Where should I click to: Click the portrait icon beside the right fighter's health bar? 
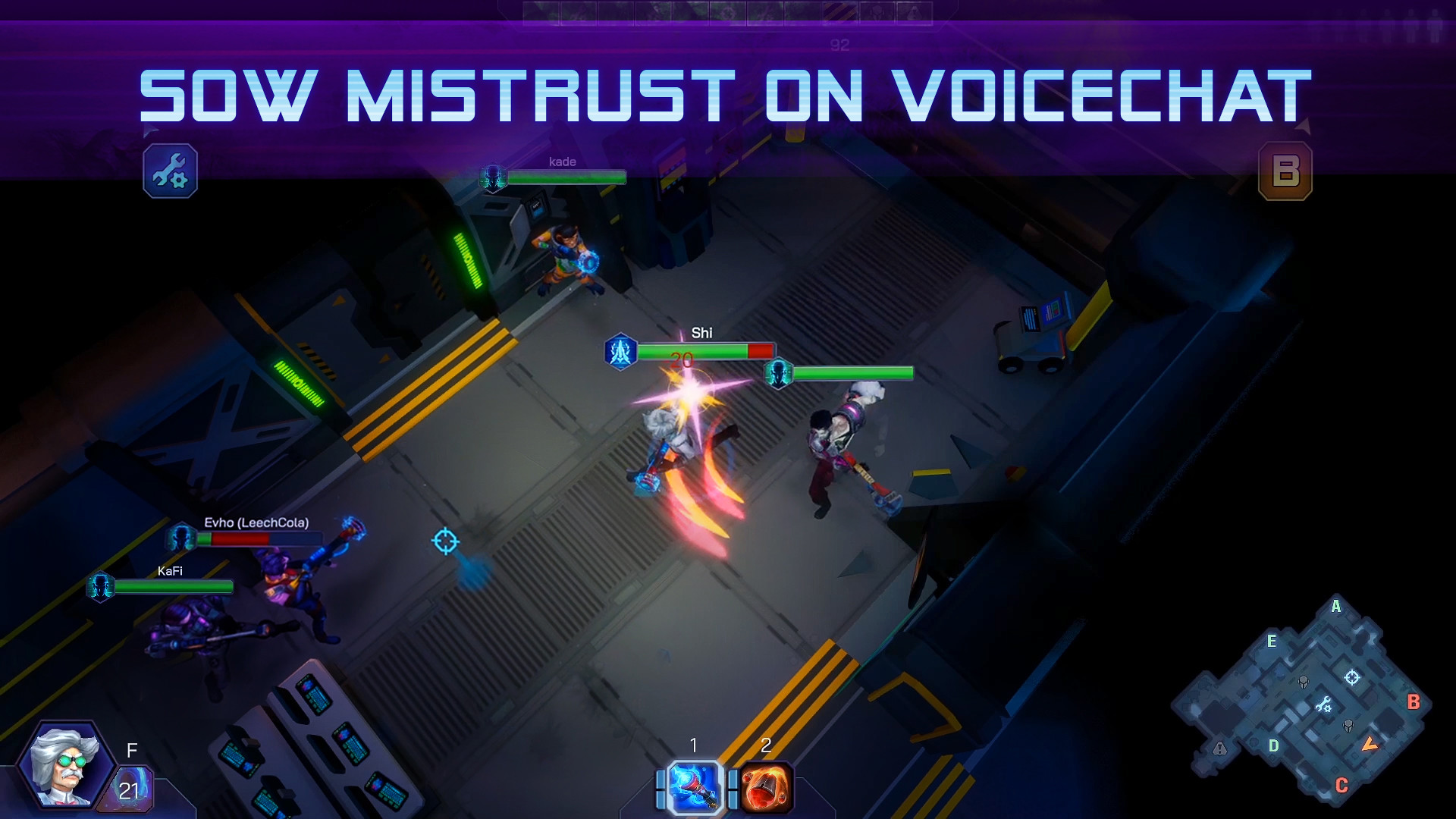tap(778, 372)
